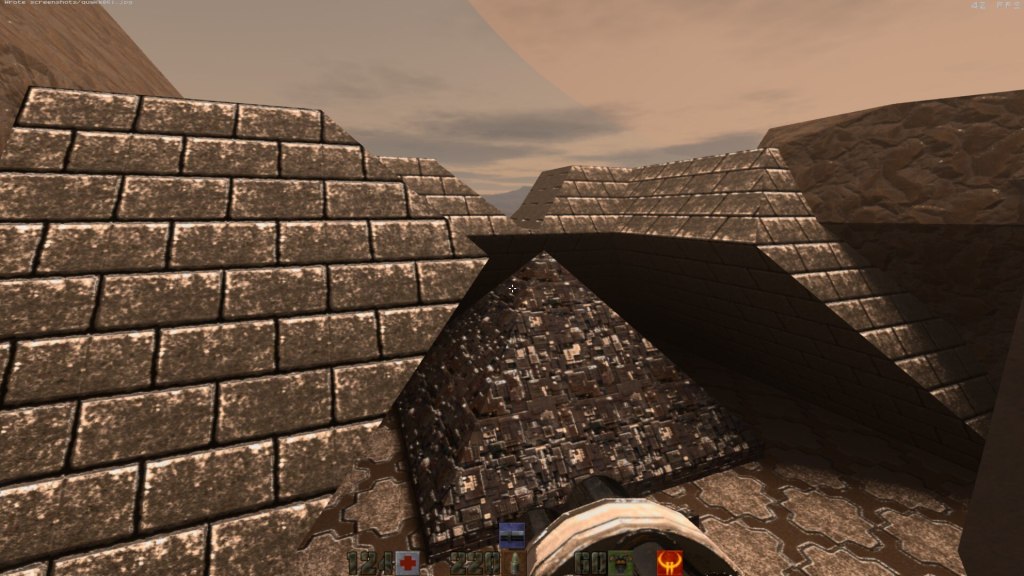Screen dimensions: 1024x576
Task: Select the blue weapon pickup icon
Action: click(x=512, y=534)
